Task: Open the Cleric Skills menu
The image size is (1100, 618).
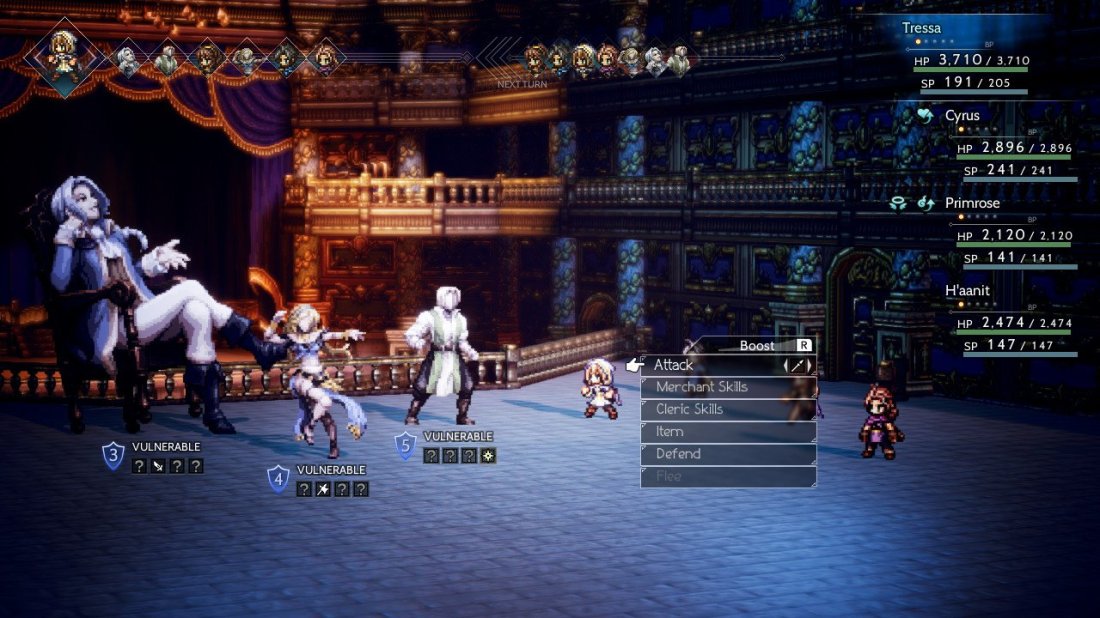Action: (728, 409)
